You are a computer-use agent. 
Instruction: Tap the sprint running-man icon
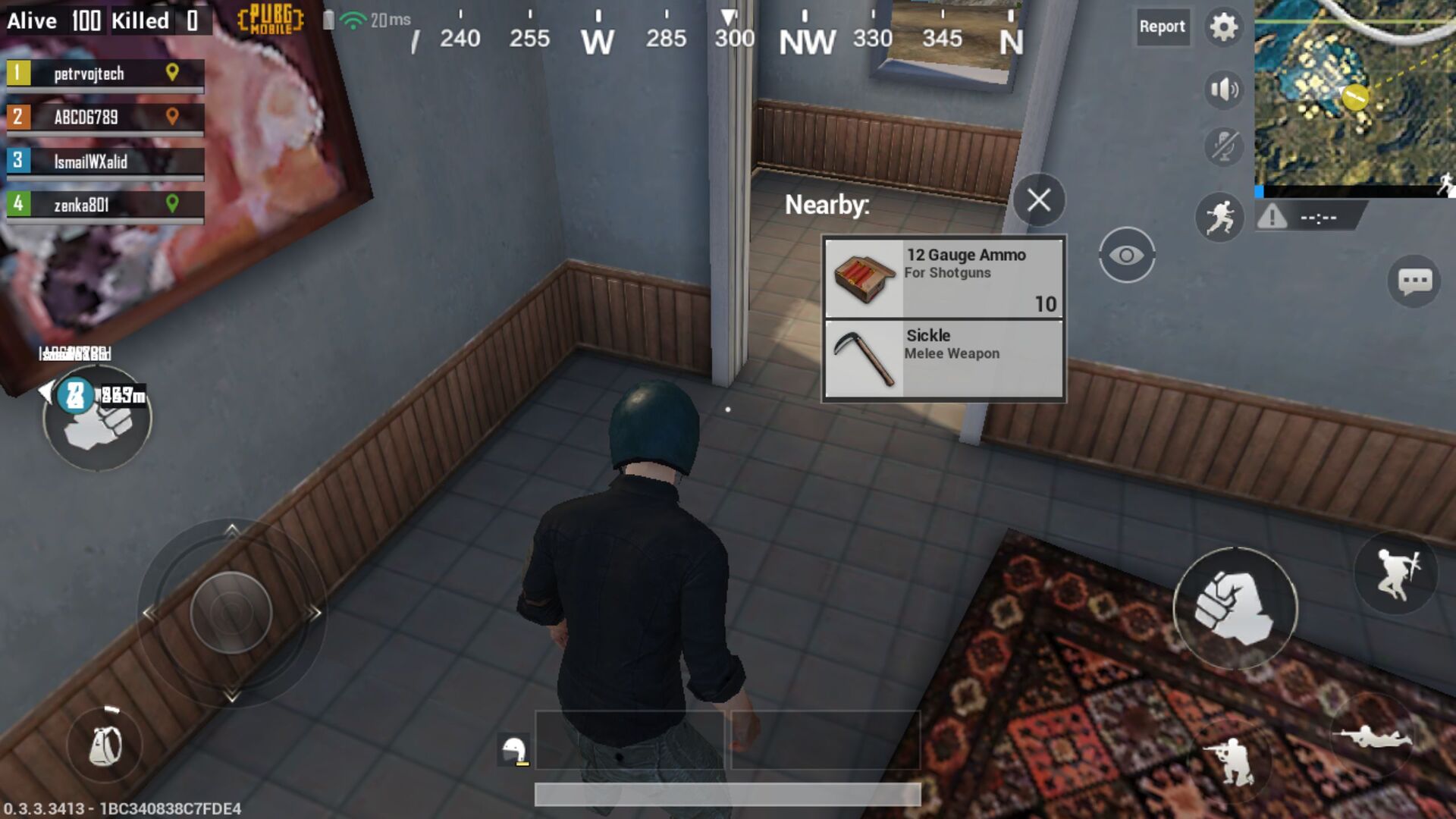(1221, 218)
